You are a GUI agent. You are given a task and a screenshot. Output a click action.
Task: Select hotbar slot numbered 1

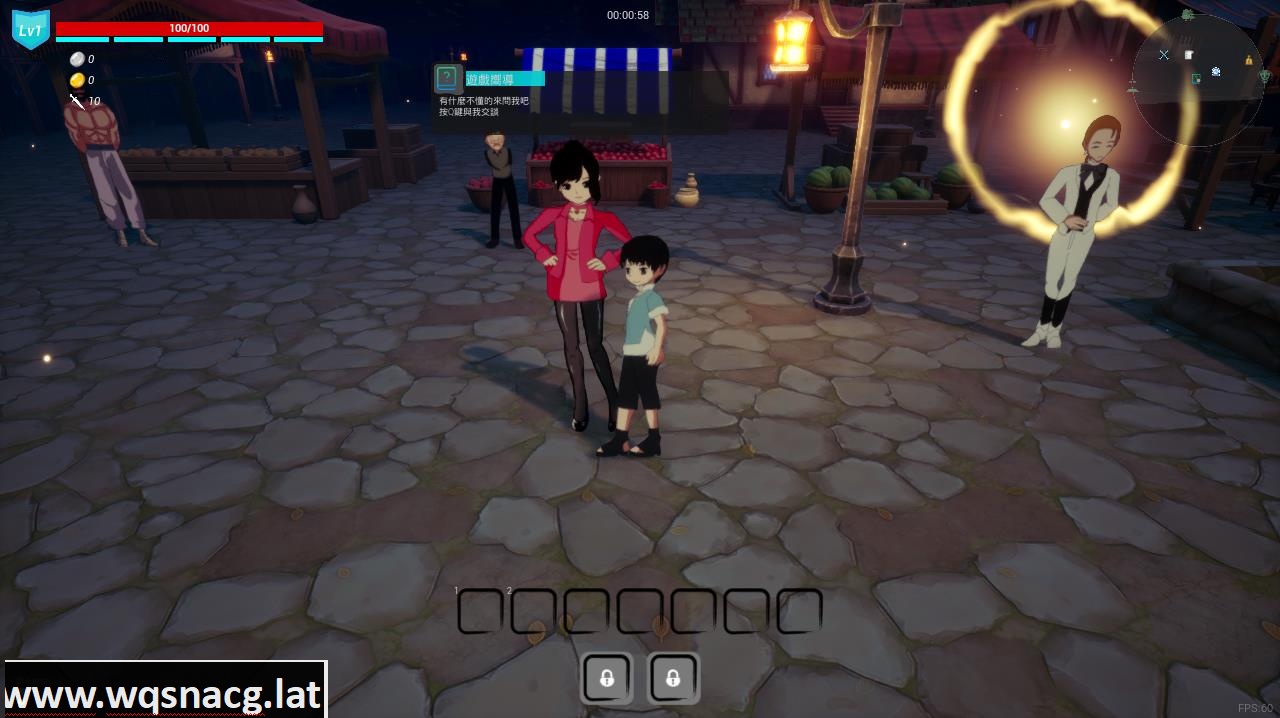pos(480,611)
